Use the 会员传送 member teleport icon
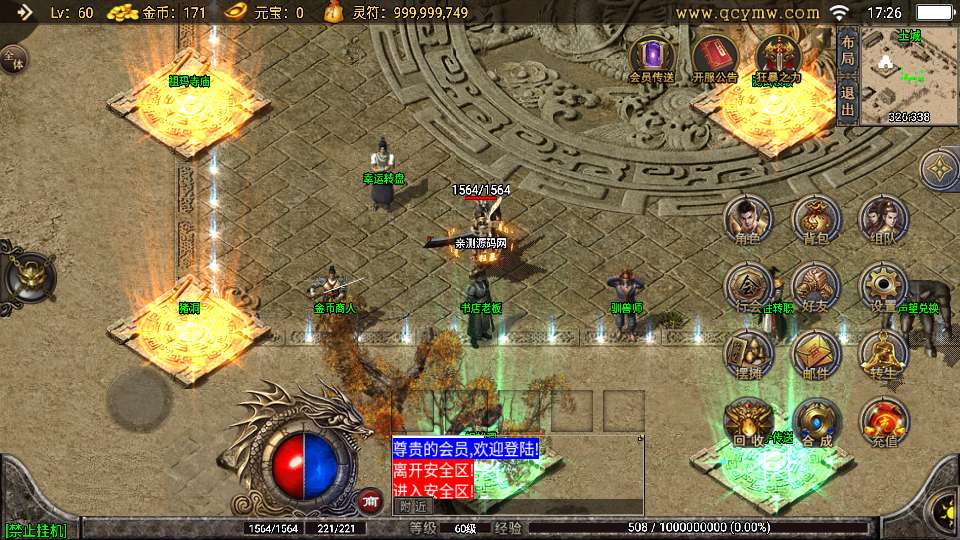 click(651, 59)
